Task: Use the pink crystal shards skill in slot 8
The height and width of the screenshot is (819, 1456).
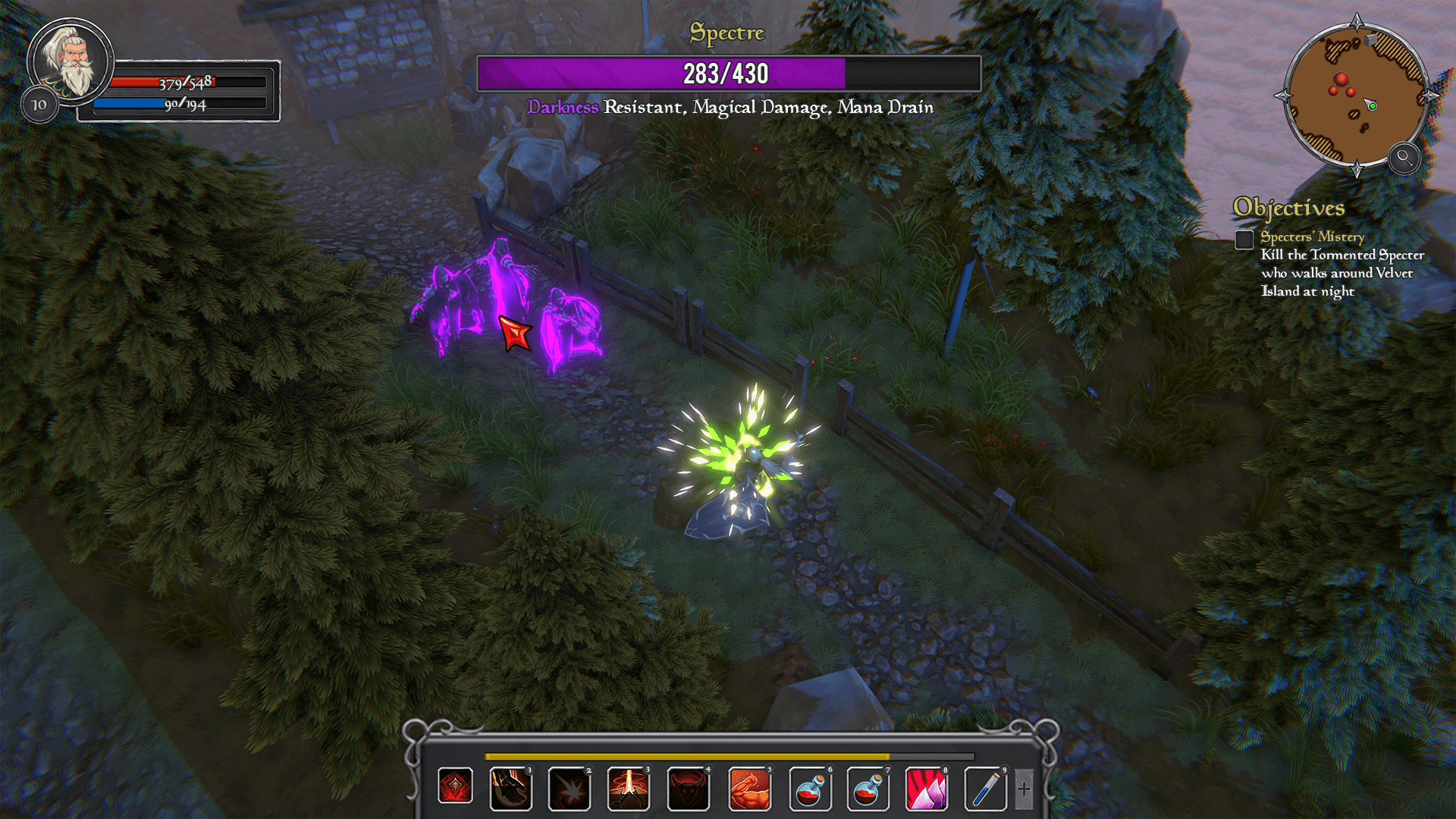Action: pyautogui.click(x=926, y=789)
